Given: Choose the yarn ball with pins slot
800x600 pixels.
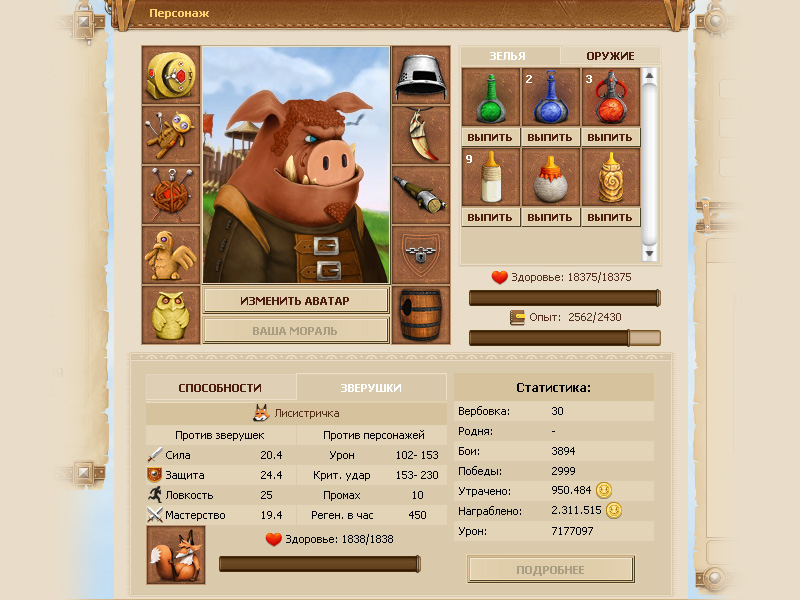Looking at the screenshot, I should 171,194.
